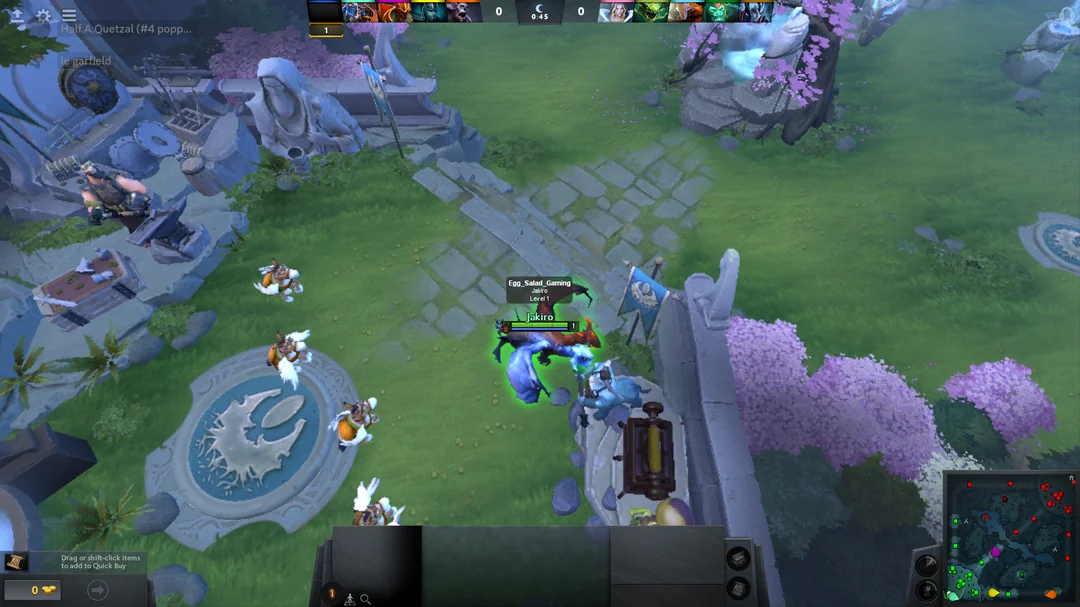Open the hamburger menu
The image size is (1080, 607).
(69, 15)
